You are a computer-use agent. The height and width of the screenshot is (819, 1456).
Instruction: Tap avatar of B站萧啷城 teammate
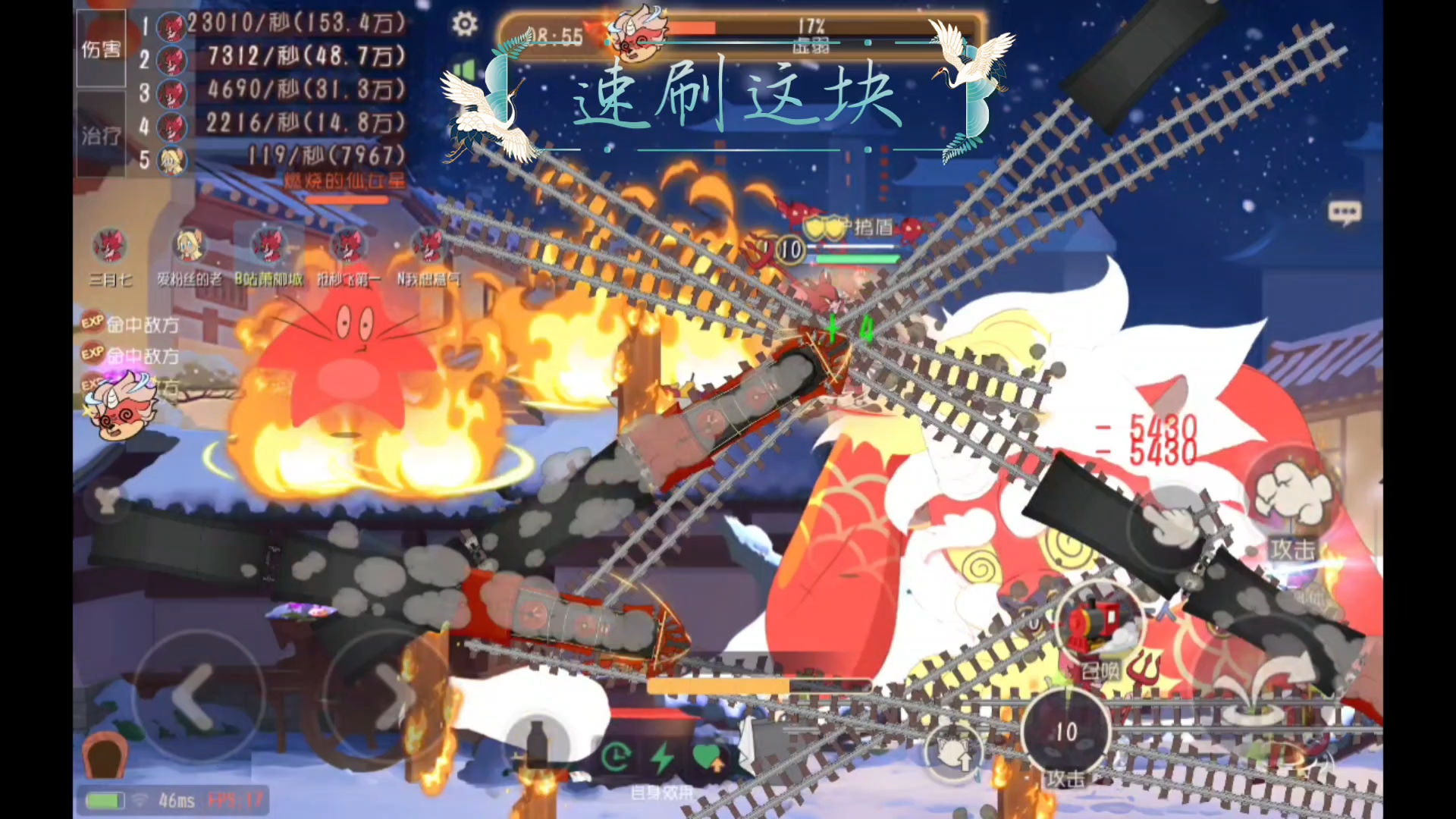[268, 246]
